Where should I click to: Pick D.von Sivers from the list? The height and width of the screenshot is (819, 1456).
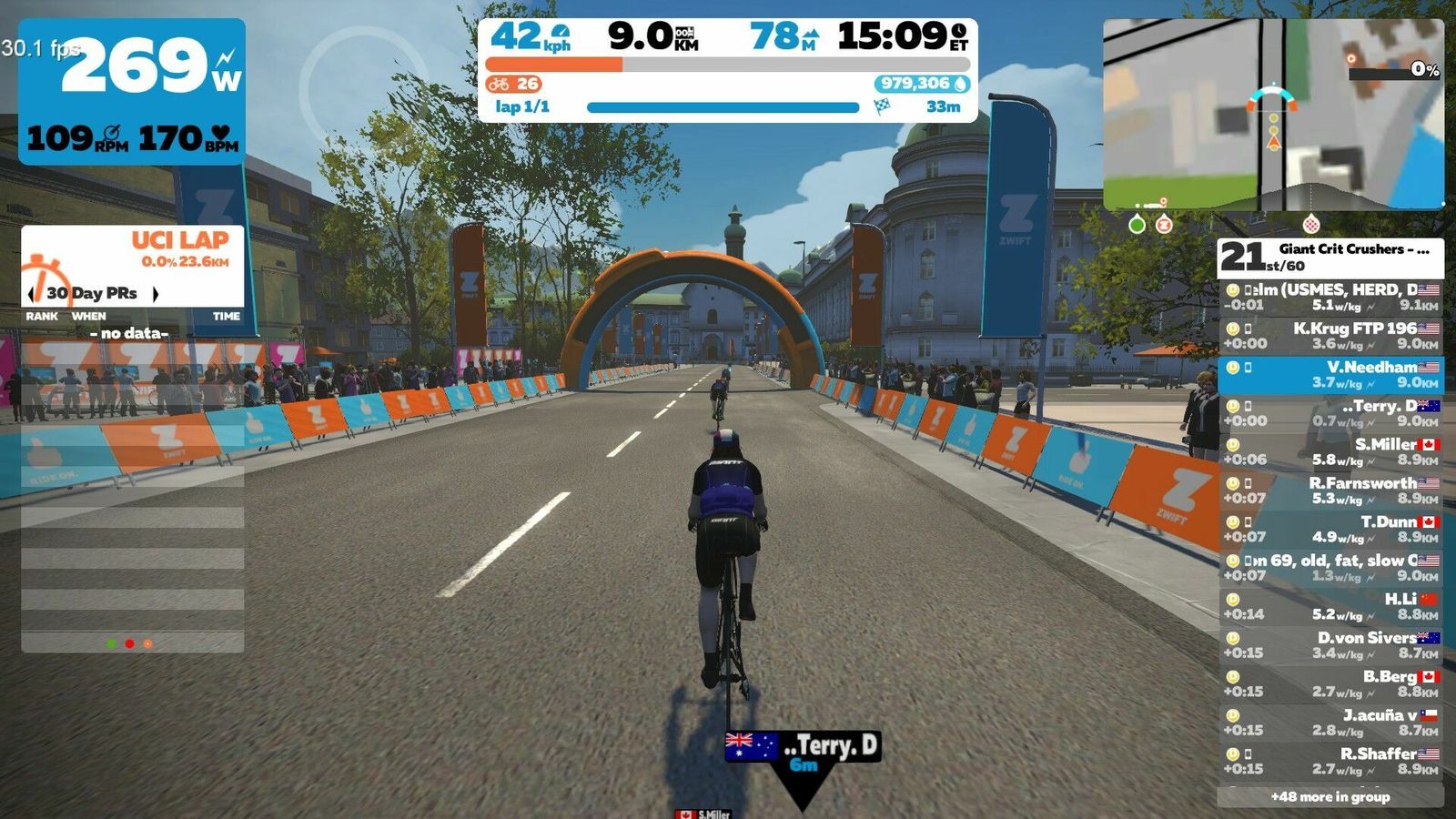click(1330, 645)
